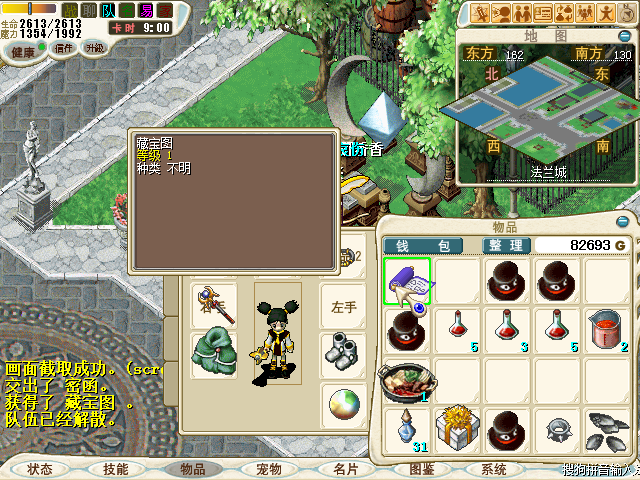
Task: Open the 宠物 pet tab
Action: (268, 468)
